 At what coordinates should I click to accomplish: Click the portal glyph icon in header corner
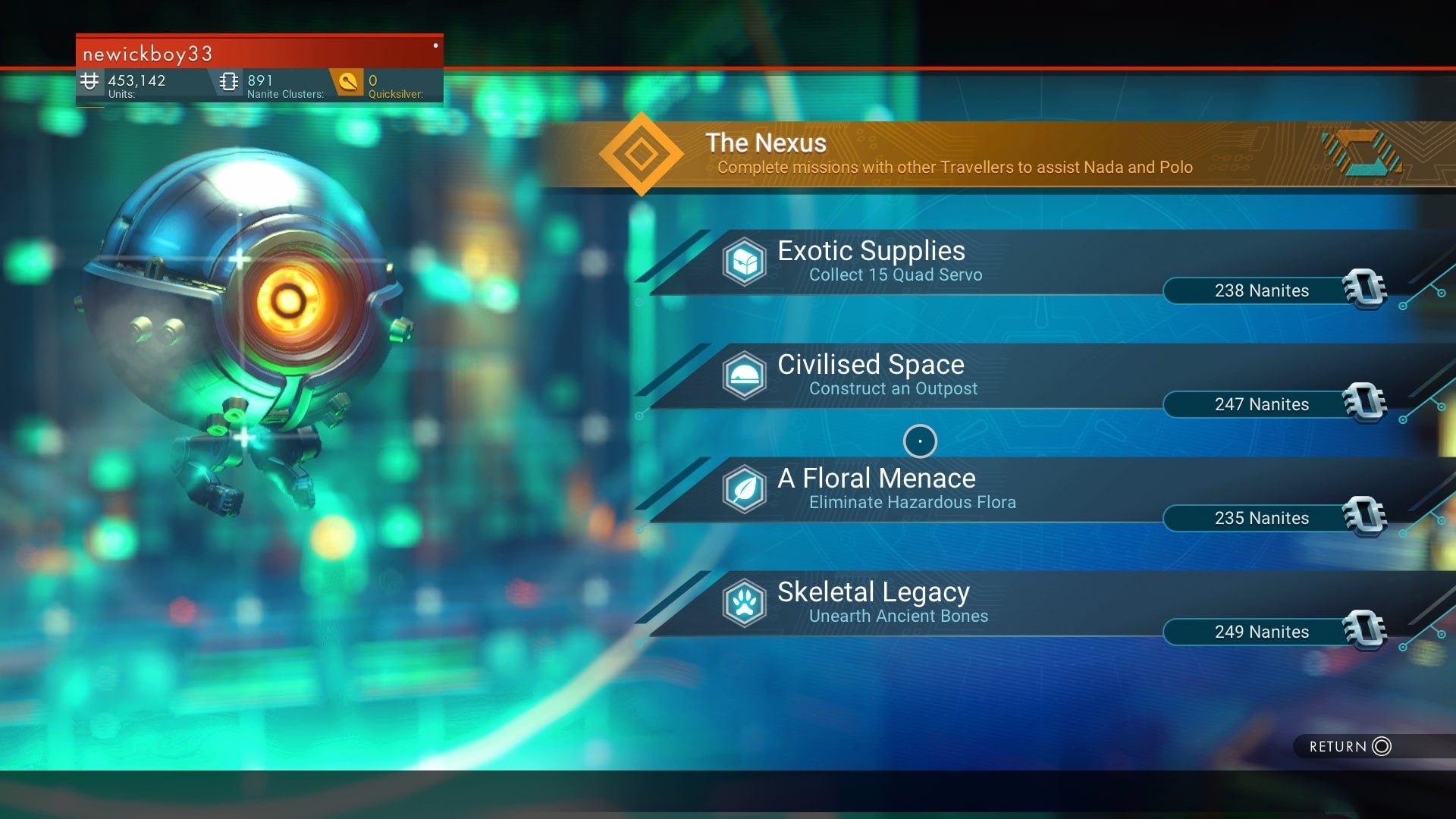(1361, 154)
